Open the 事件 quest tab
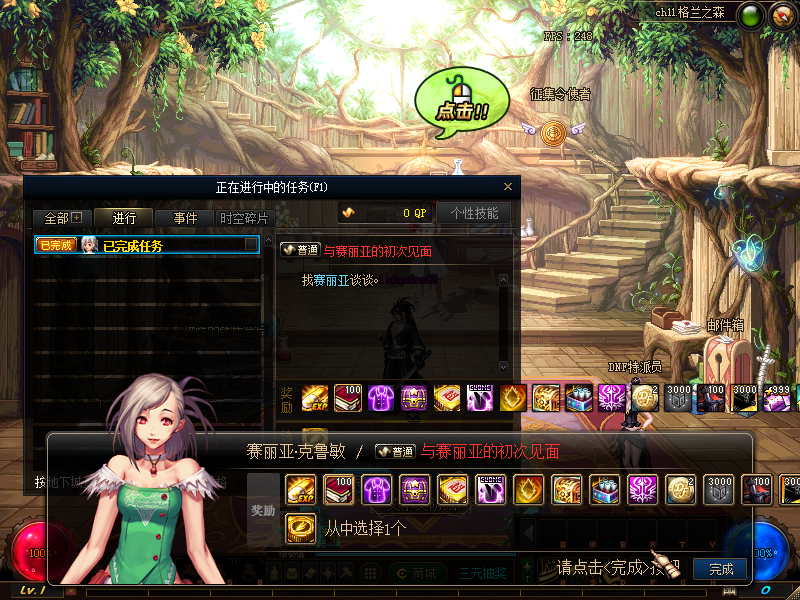Image resolution: width=800 pixels, height=600 pixels. coord(185,218)
